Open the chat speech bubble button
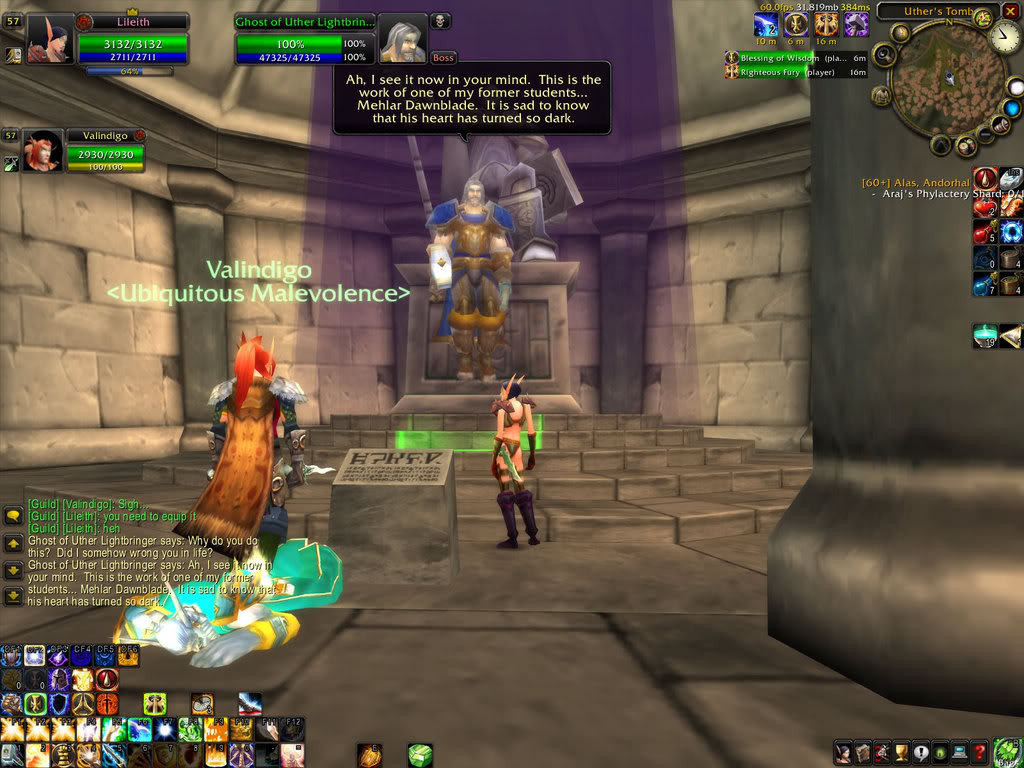 pyautogui.click(x=13, y=516)
